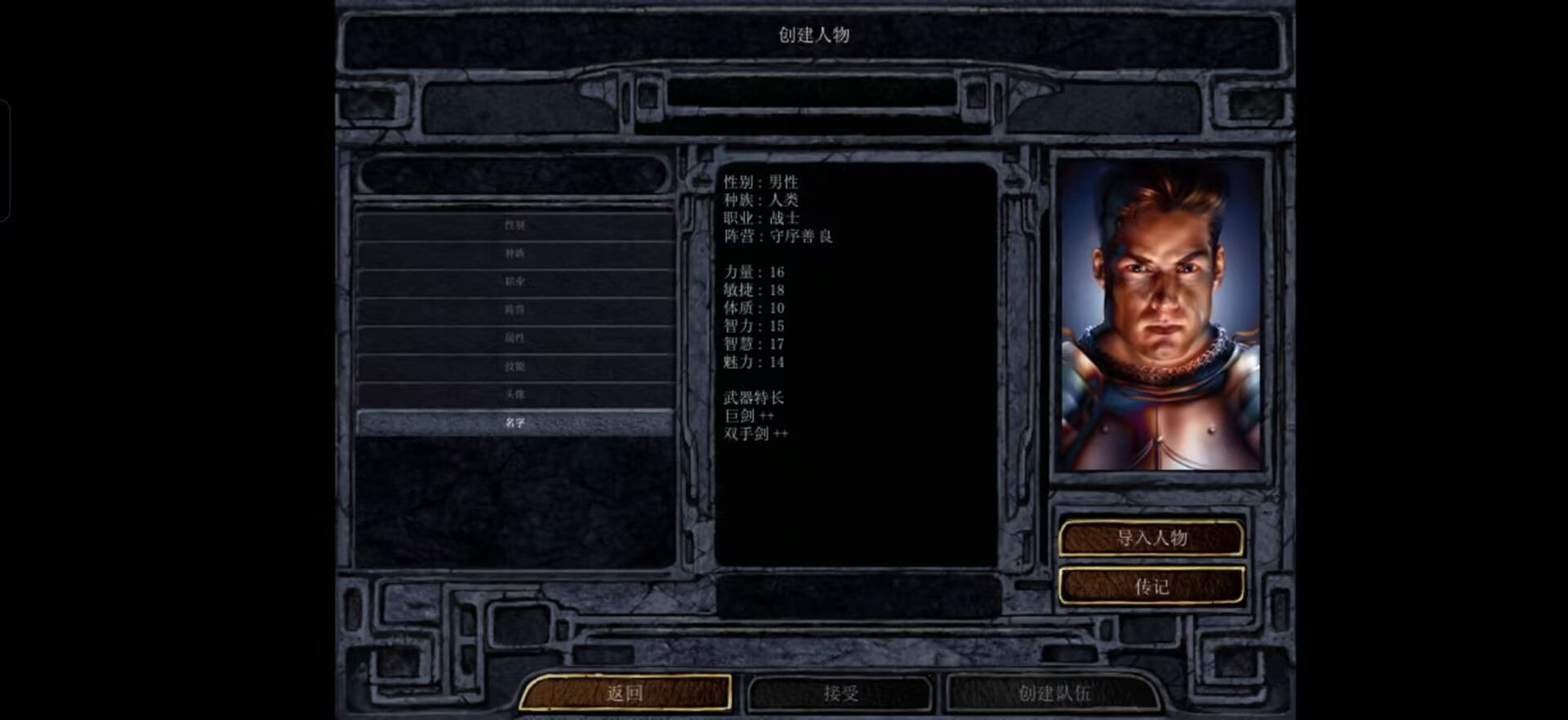The image size is (1568, 720).
Task: Open the 职业 (Class) step
Action: pos(514,282)
